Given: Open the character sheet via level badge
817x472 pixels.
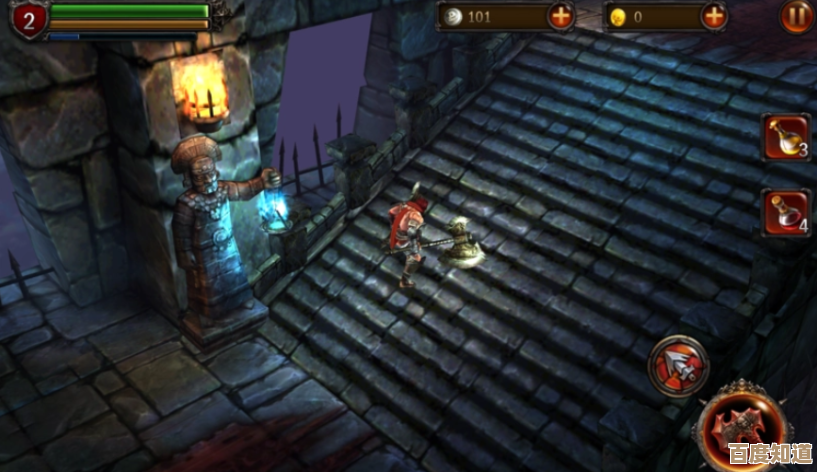Looking at the screenshot, I should [28, 18].
